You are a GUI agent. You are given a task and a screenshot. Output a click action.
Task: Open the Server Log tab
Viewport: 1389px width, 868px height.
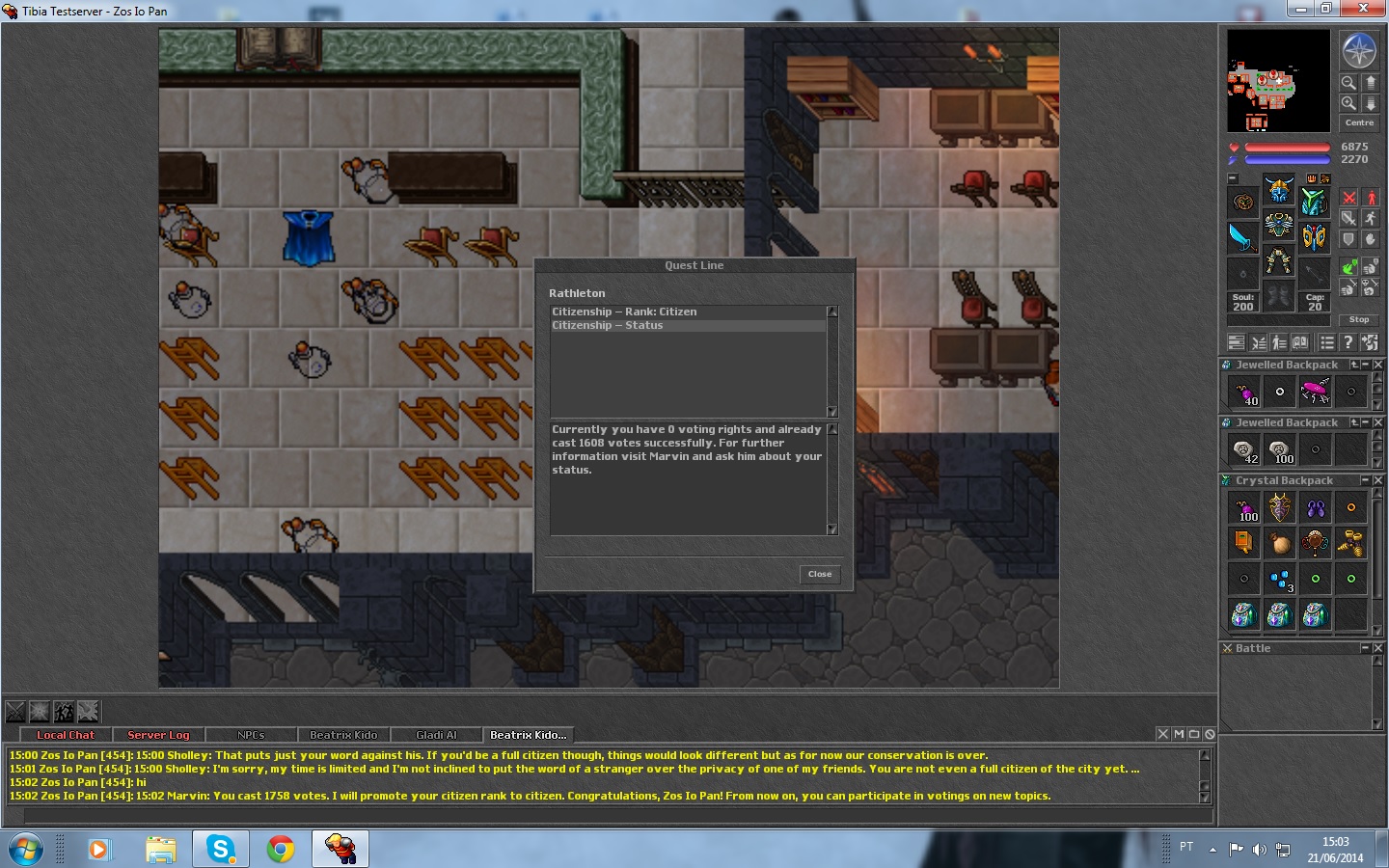158,735
